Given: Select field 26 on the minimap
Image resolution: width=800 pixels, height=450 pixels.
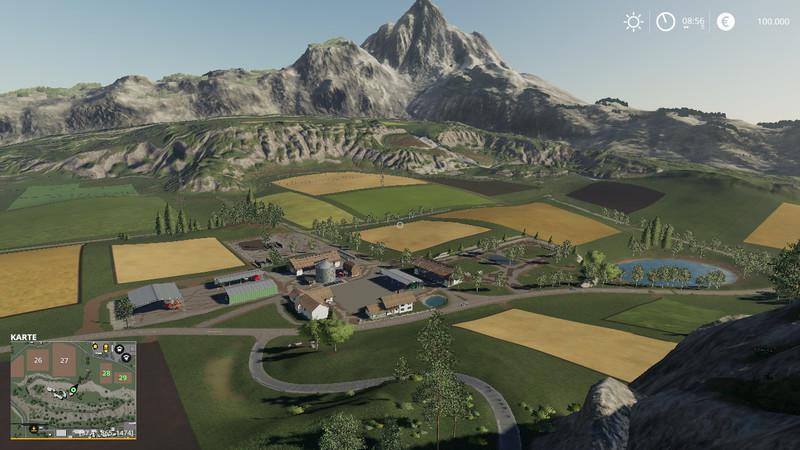Looking at the screenshot, I should (38, 360).
